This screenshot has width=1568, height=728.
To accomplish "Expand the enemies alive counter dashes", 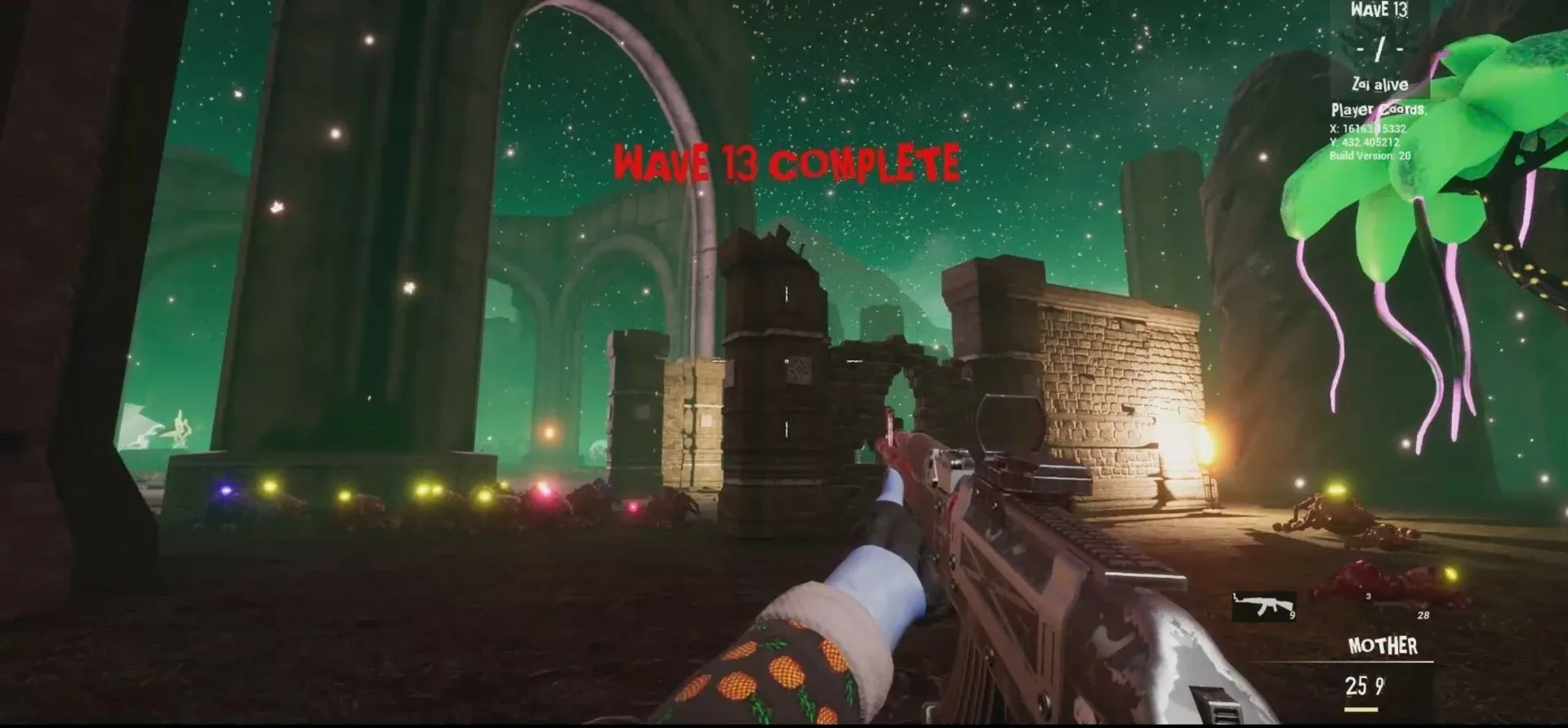I will click(1379, 48).
